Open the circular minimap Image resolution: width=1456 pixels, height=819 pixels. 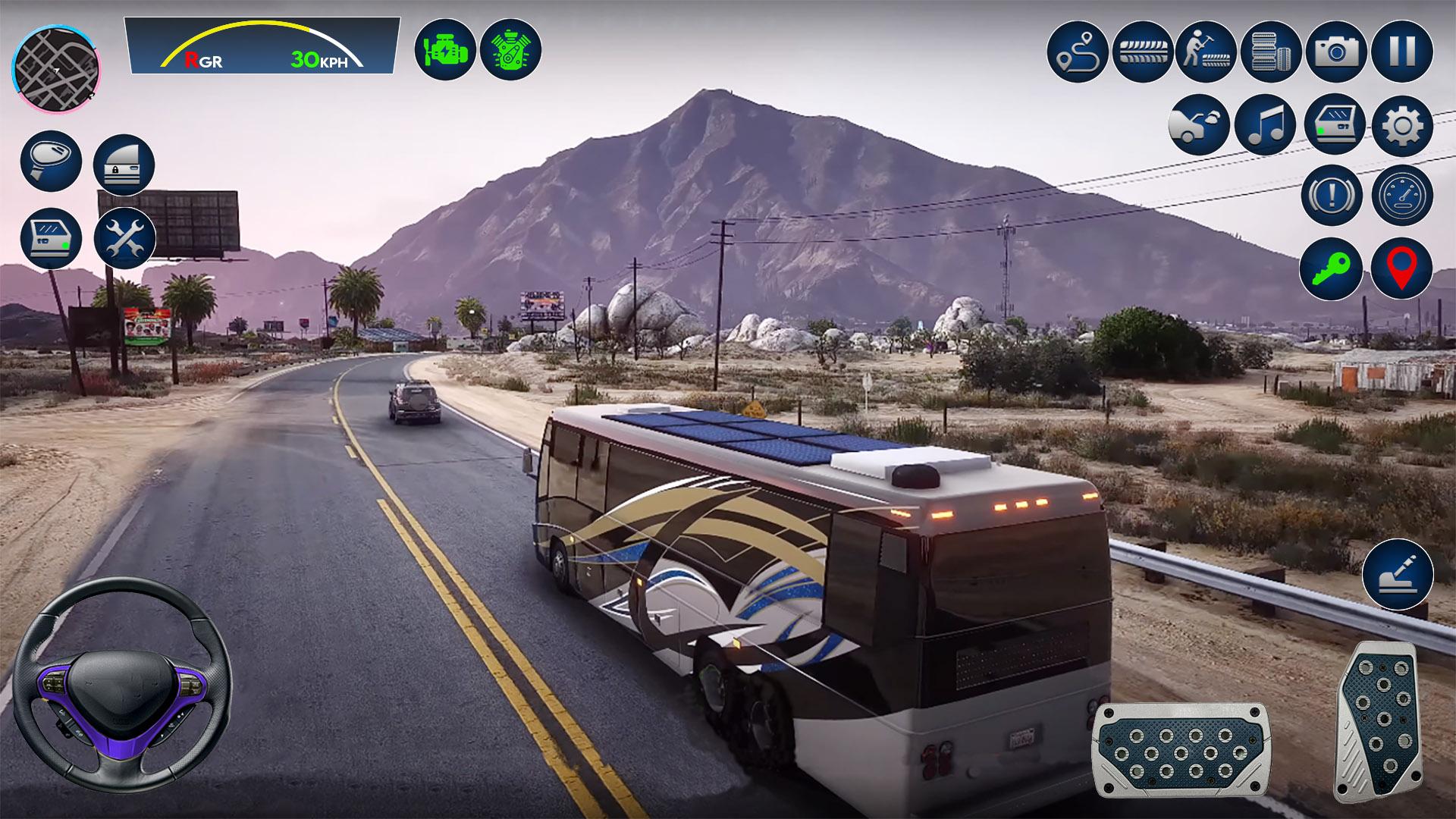(56, 68)
